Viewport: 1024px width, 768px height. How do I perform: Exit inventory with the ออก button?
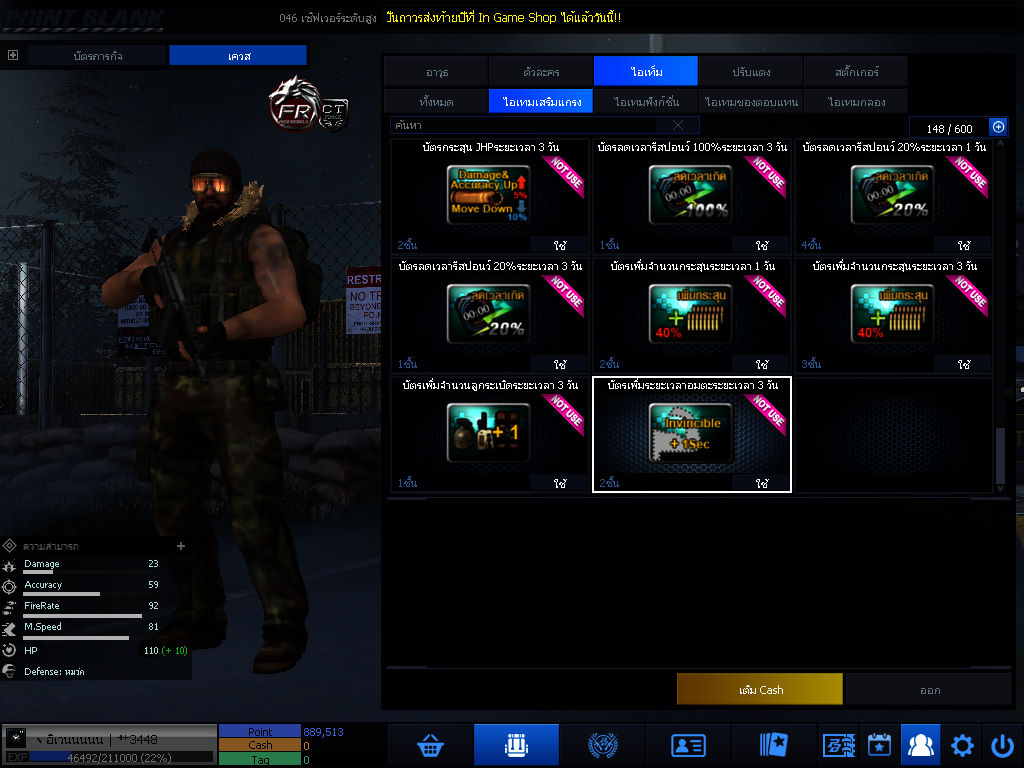coord(929,690)
